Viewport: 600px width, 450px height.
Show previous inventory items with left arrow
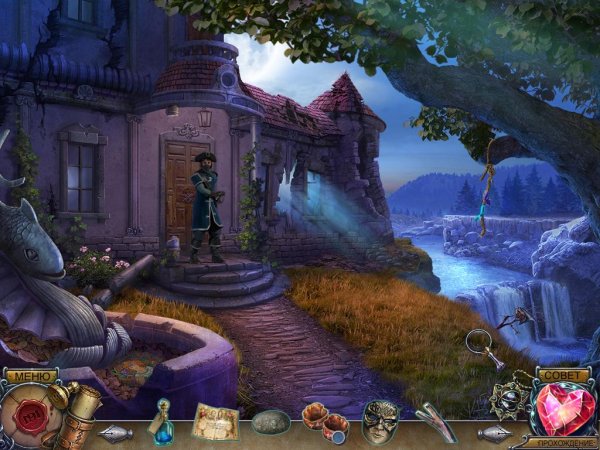pyautogui.click(x=116, y=433)
